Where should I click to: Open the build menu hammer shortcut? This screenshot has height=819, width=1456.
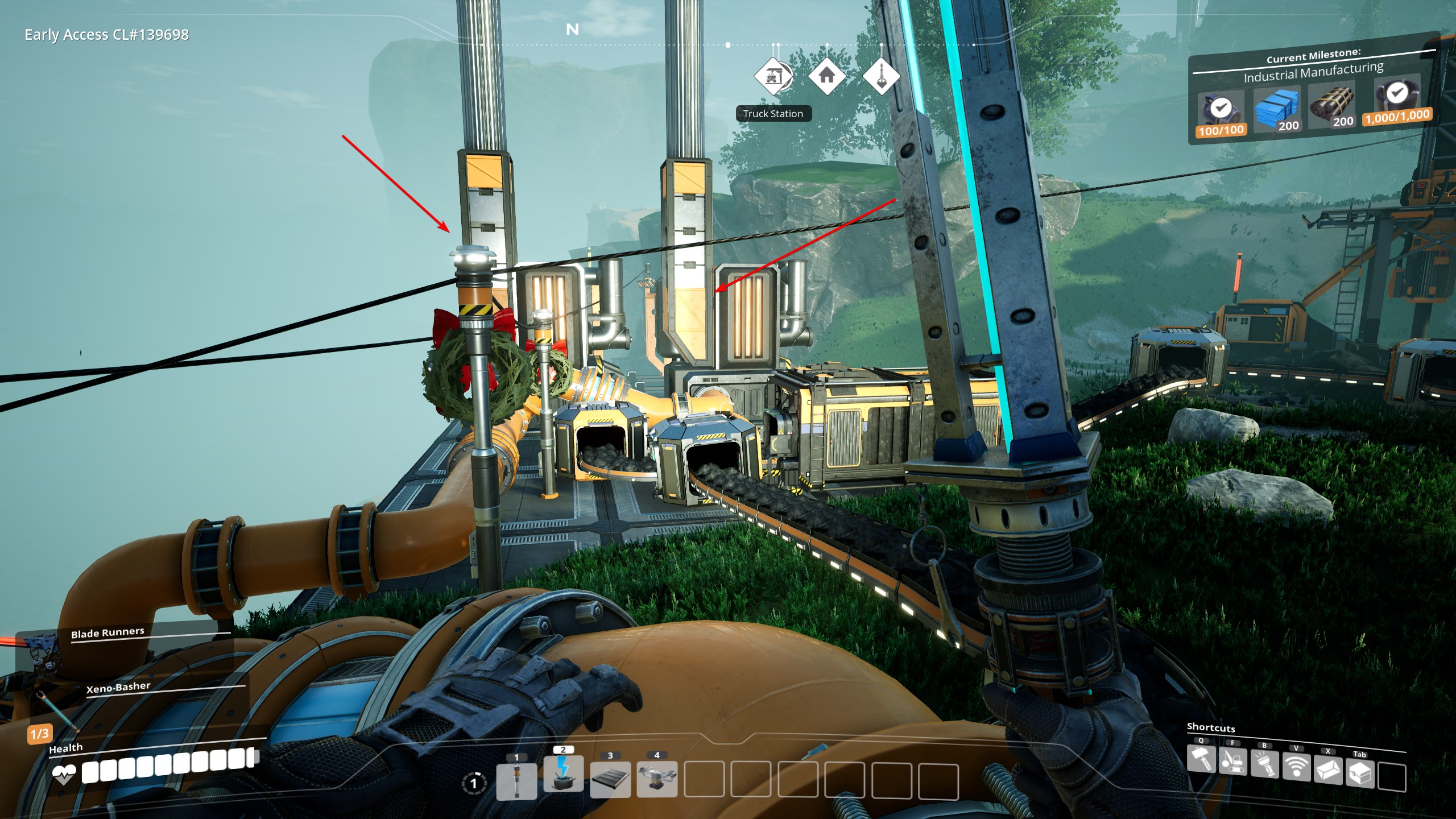[1201, 759]
